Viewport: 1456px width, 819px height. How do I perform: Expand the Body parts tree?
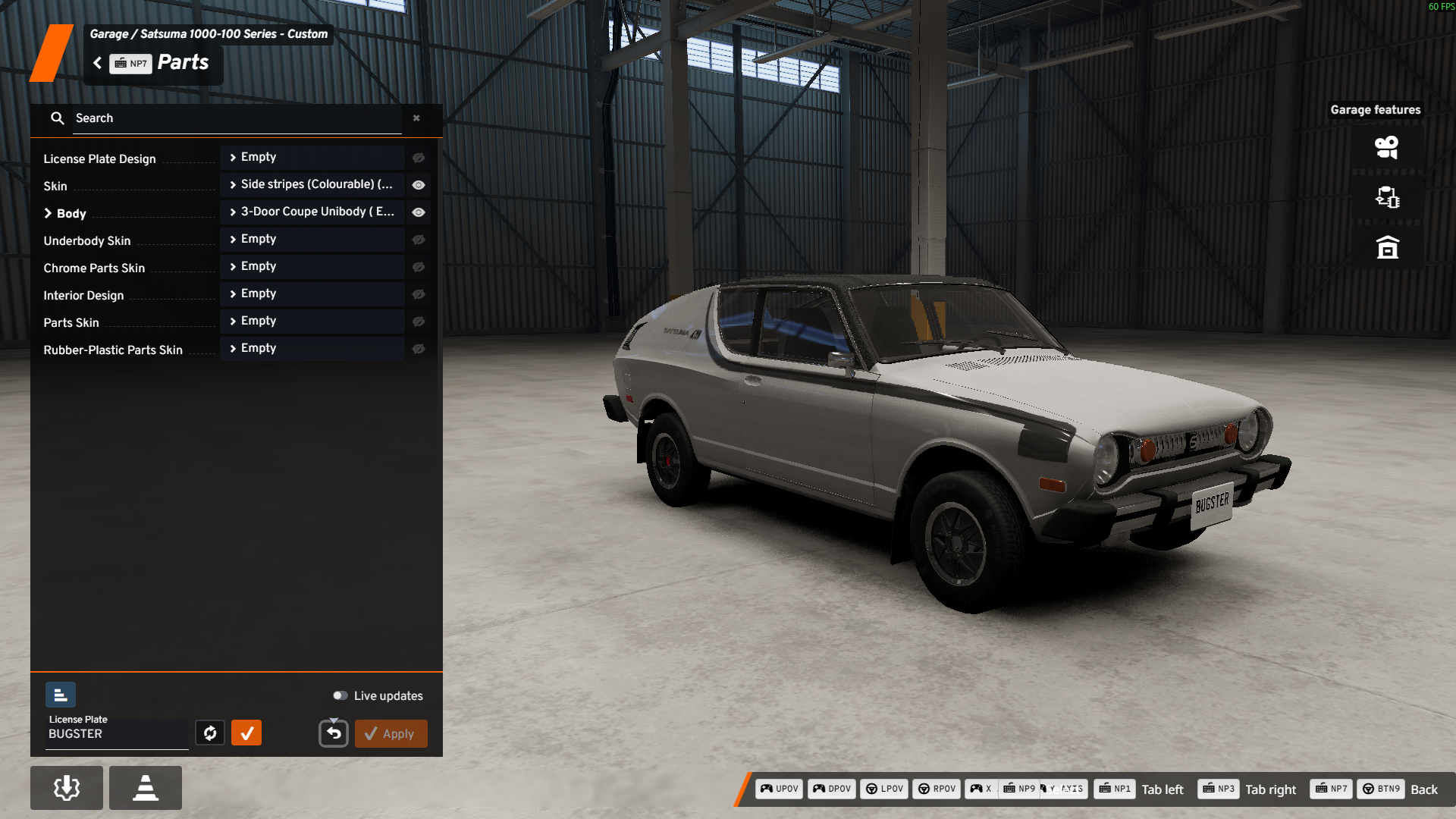tap(49, 214)
